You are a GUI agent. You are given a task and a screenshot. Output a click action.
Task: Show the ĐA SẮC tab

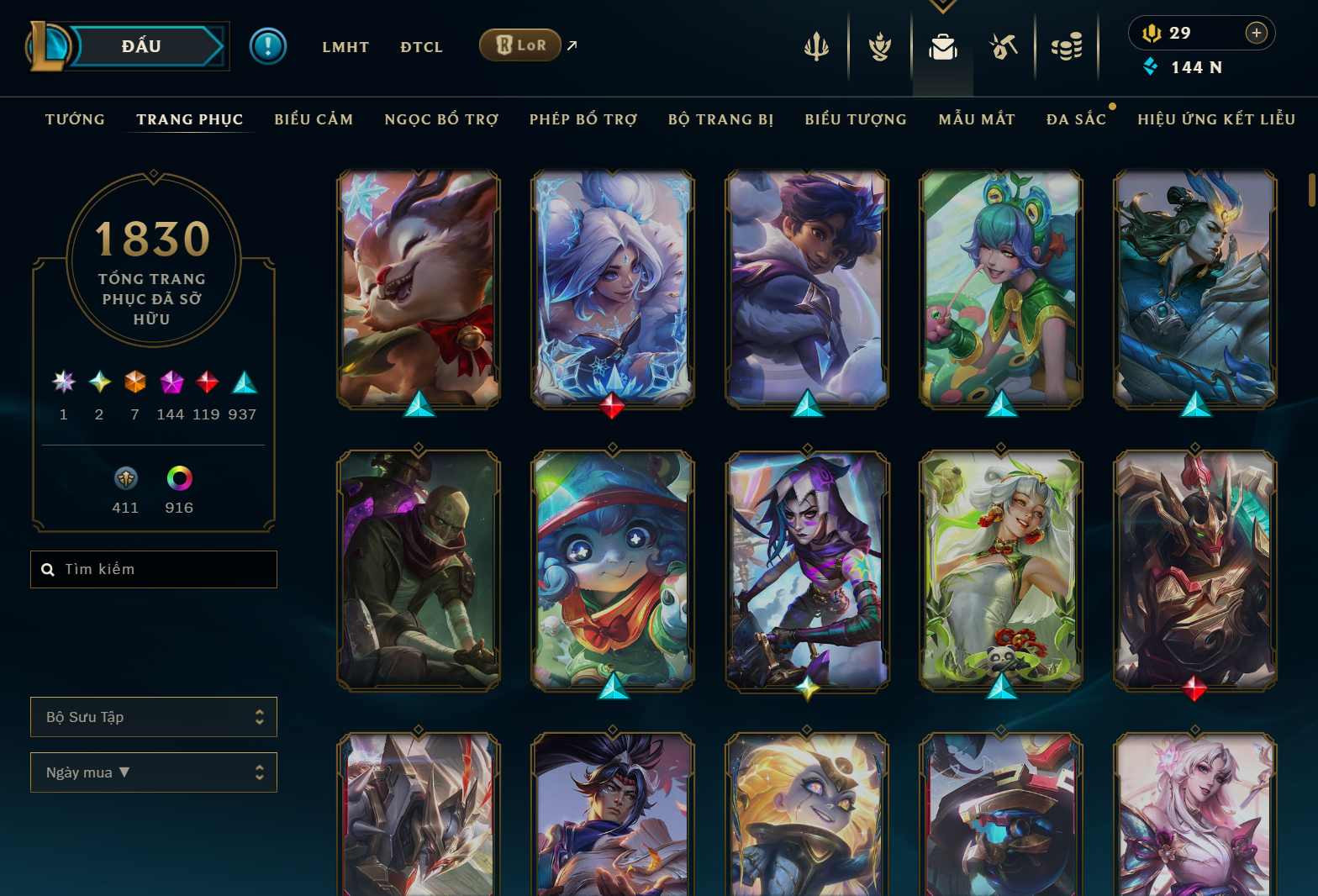coord(1076,119)
